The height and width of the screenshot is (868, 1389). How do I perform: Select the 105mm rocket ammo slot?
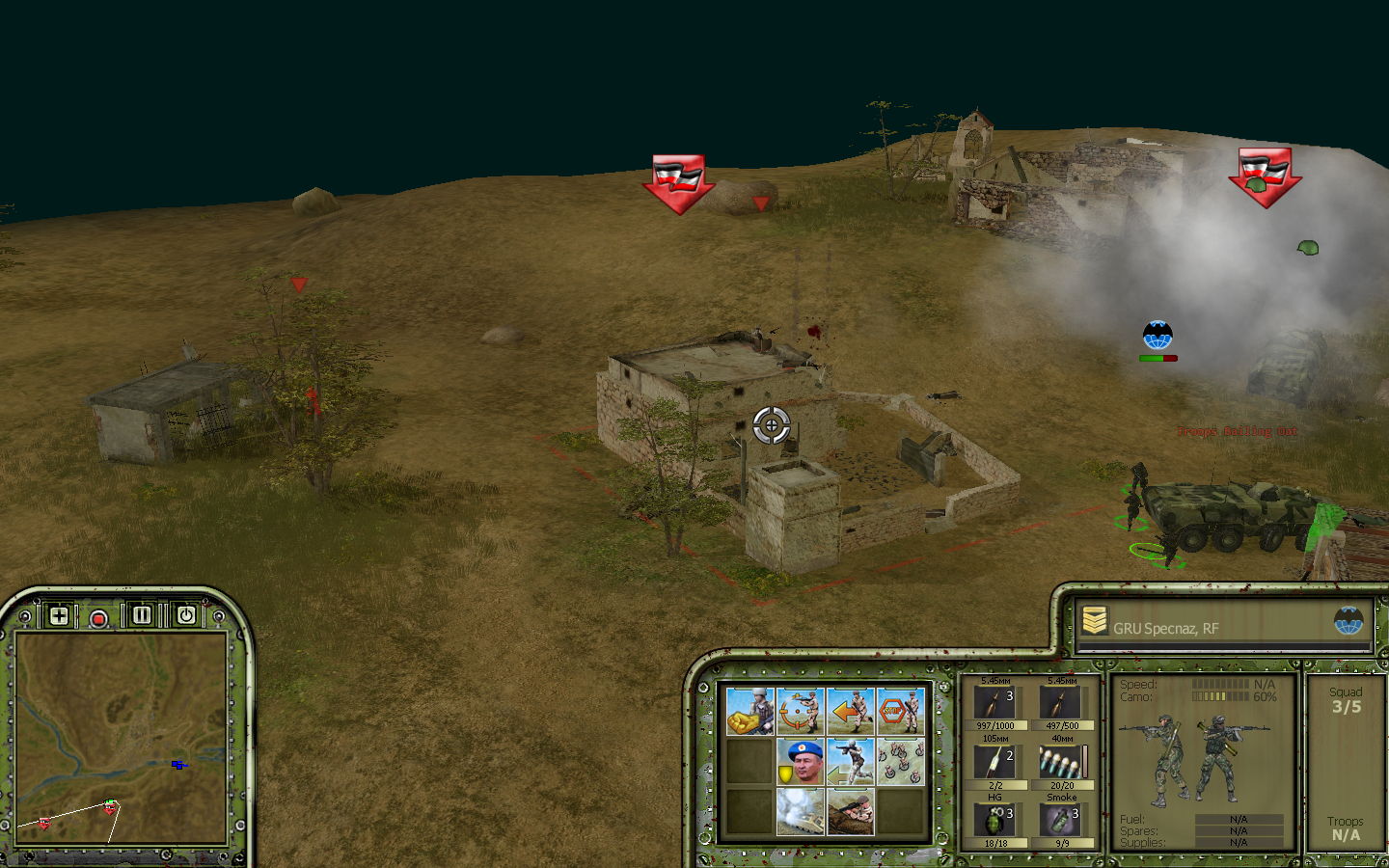pos(994,764)
